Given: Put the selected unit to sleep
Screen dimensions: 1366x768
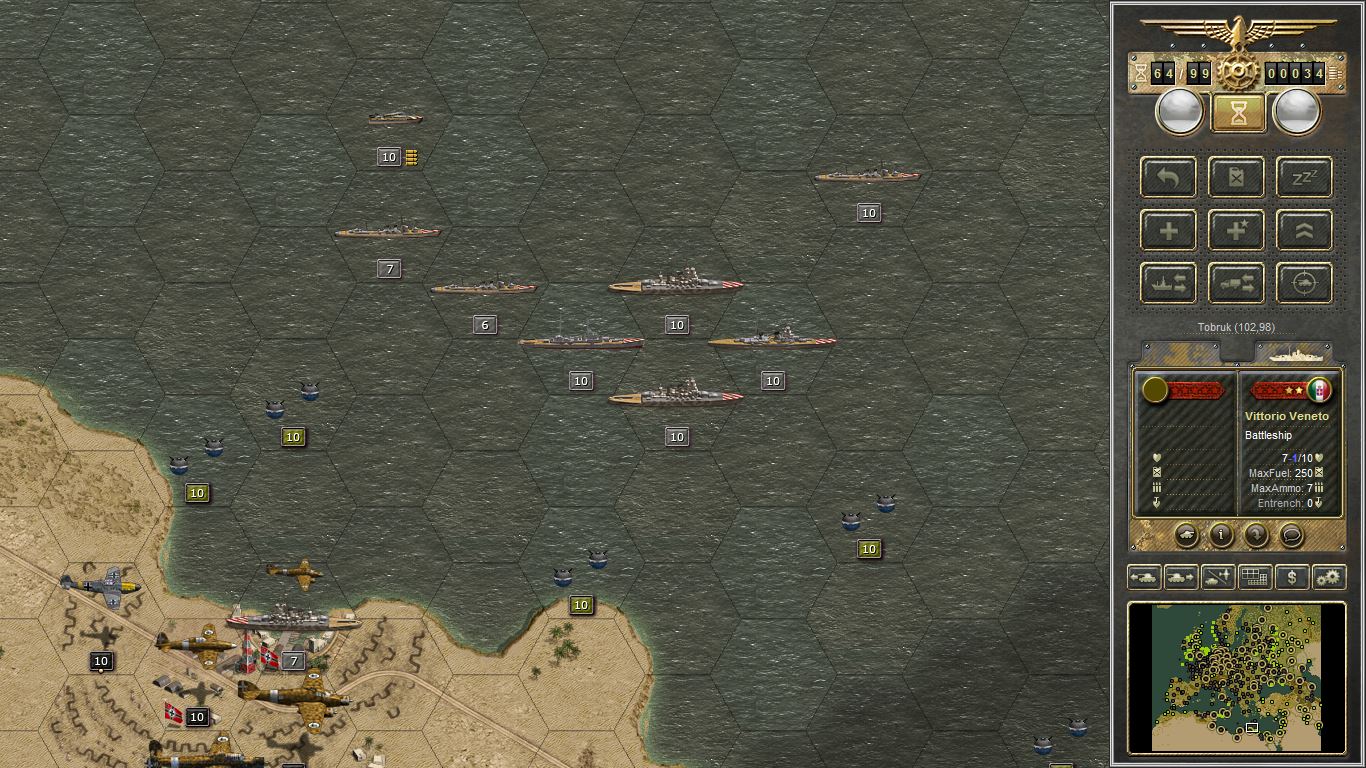Looking at the screenshot, I should click(x=1303, y=177).
